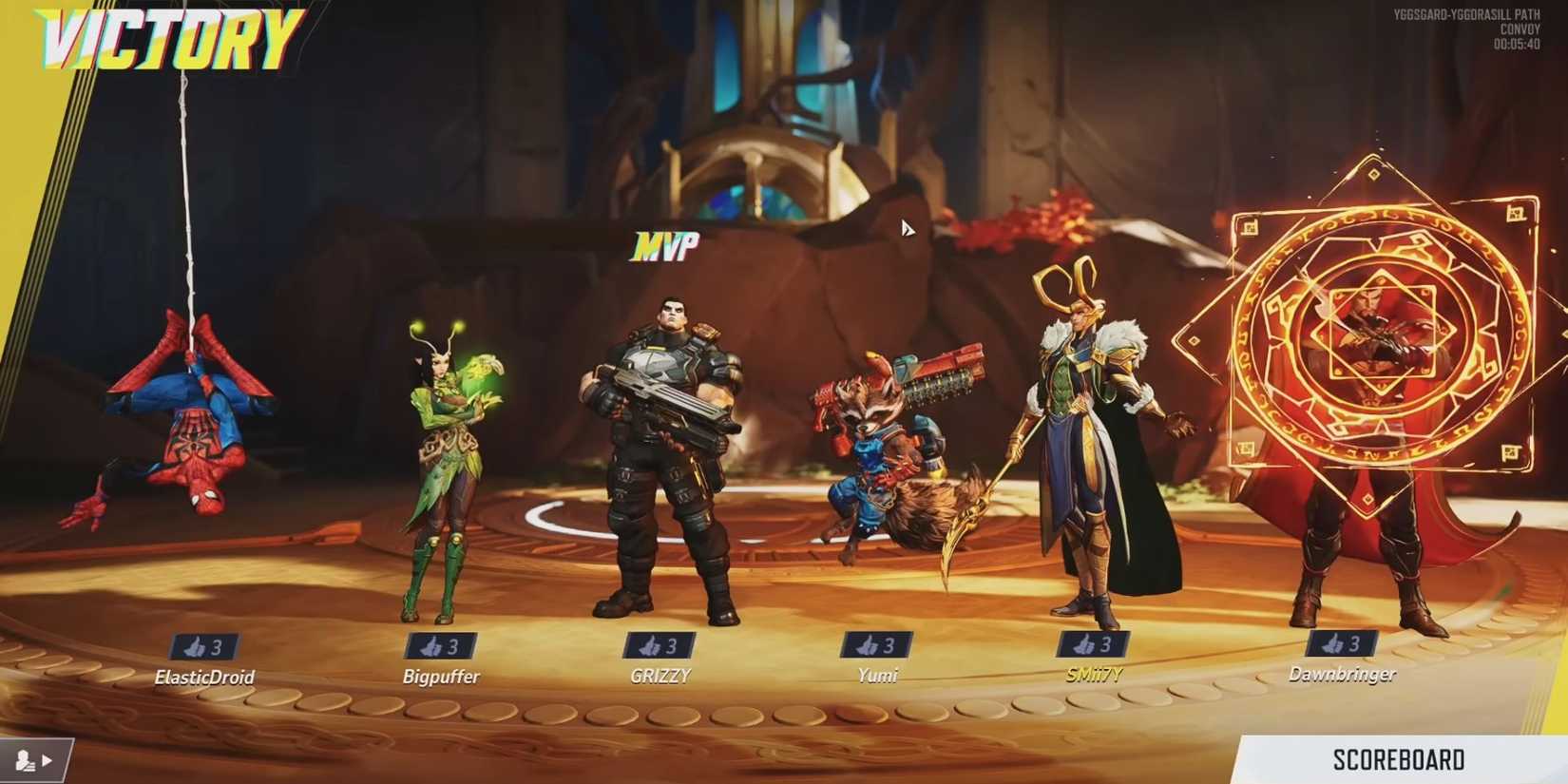
Task: Like GRIZZY's performance with the thumbs-up icon
Action: click(x=658, y=645)
